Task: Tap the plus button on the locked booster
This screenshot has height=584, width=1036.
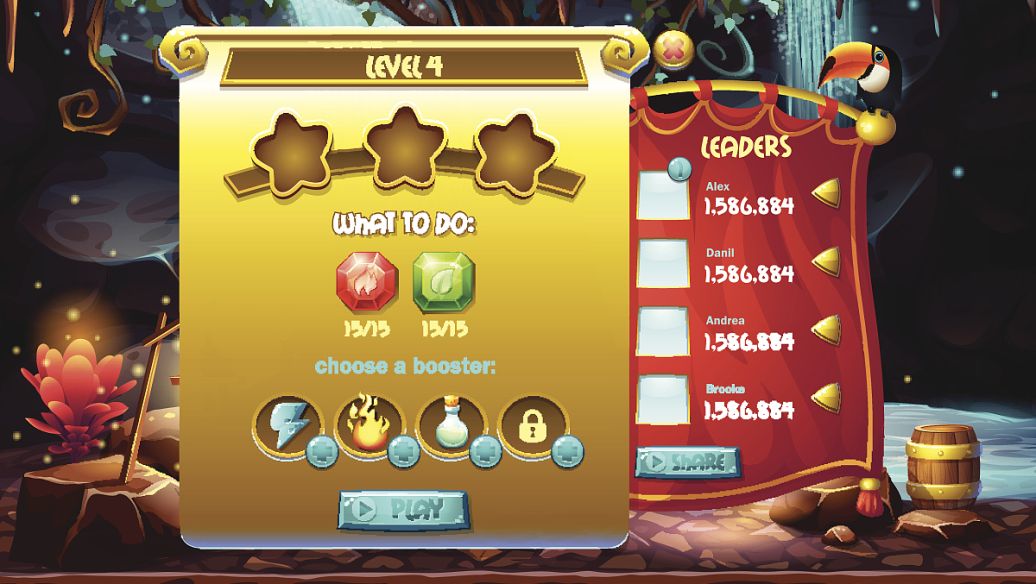Action: (567, 452)
